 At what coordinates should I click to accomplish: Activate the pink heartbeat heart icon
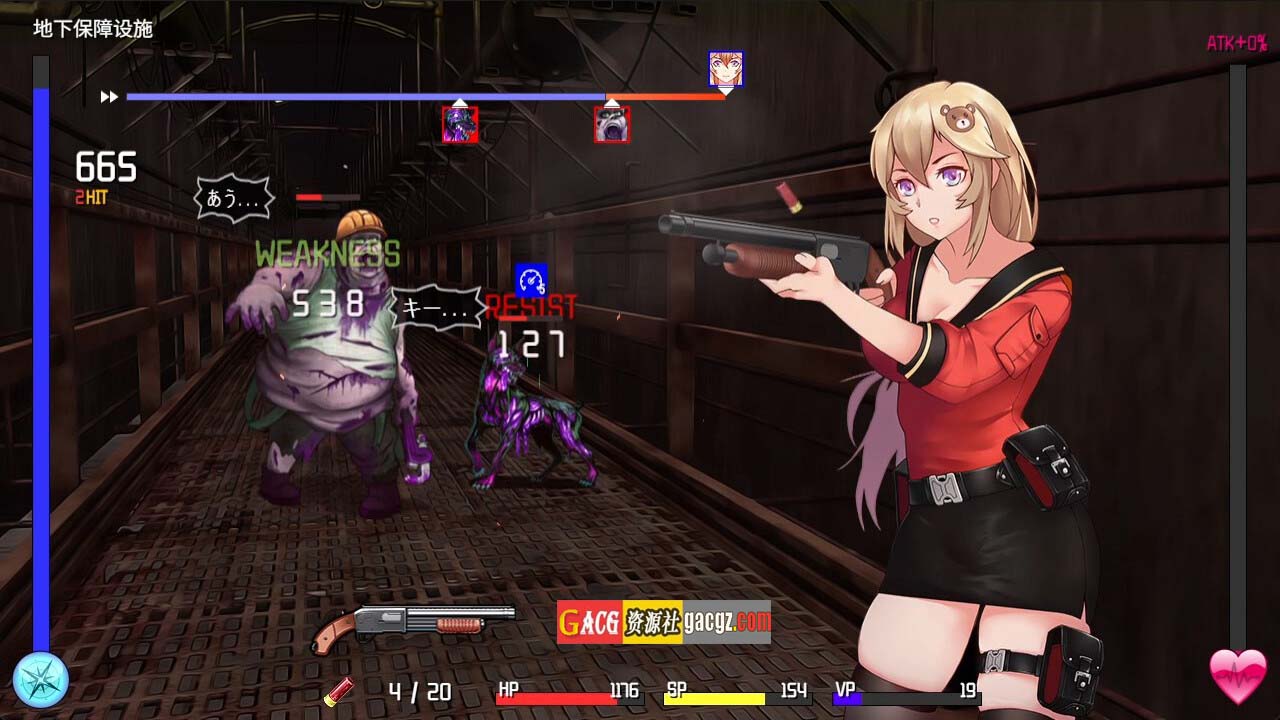pos(1237,677)
